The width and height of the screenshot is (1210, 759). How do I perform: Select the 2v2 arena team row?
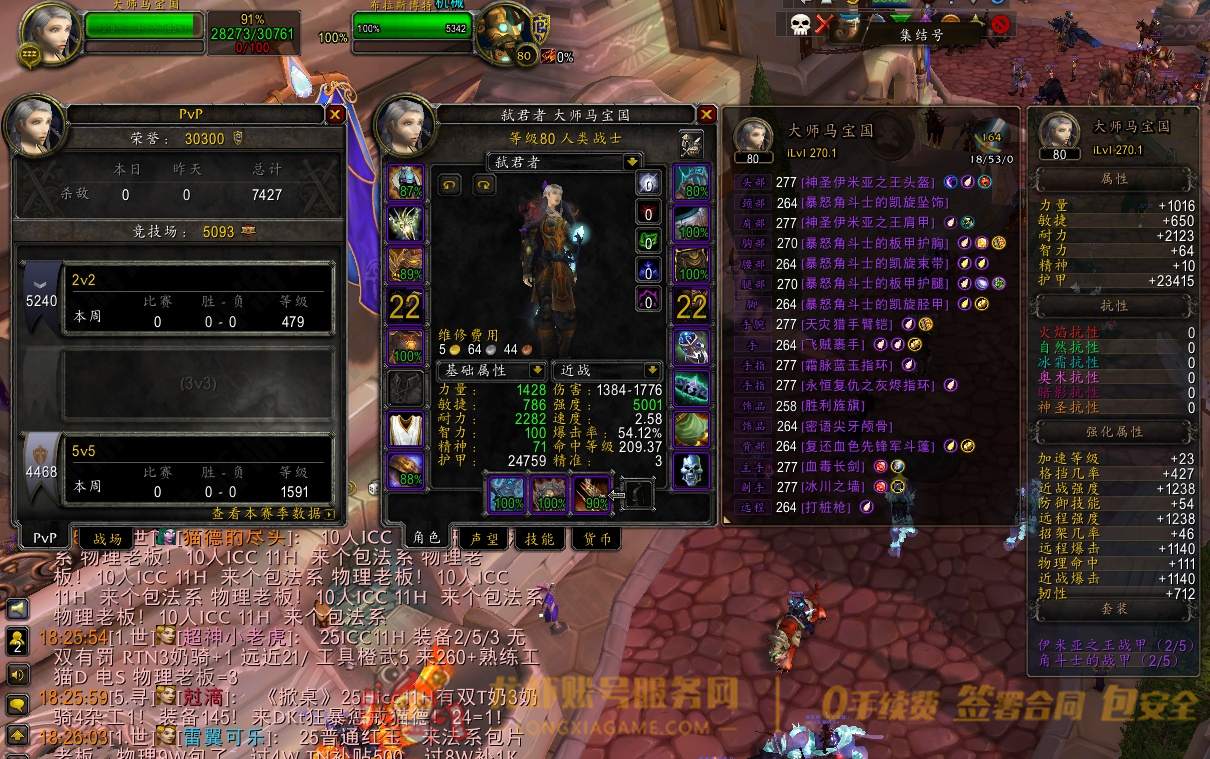point(178,298)
